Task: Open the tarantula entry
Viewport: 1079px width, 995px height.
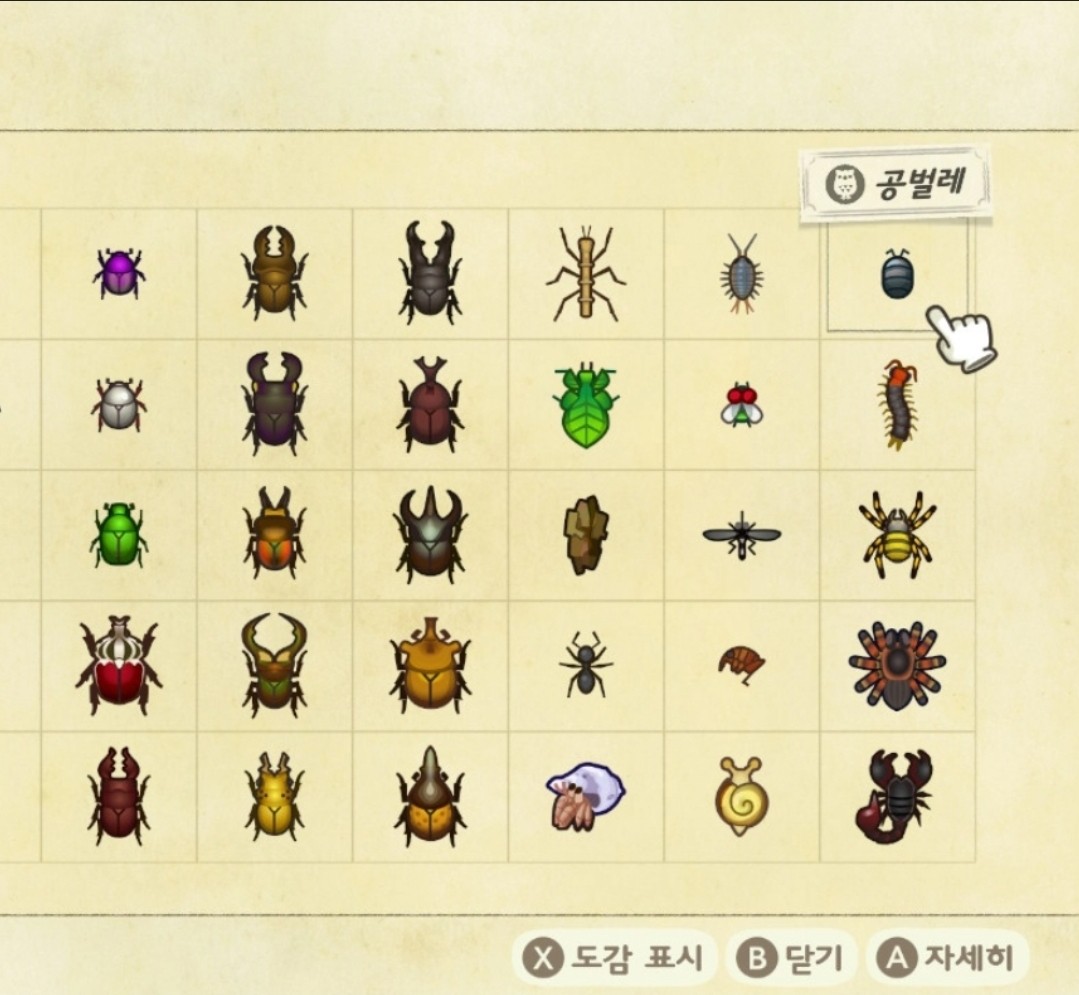Action: click(897, 665)
